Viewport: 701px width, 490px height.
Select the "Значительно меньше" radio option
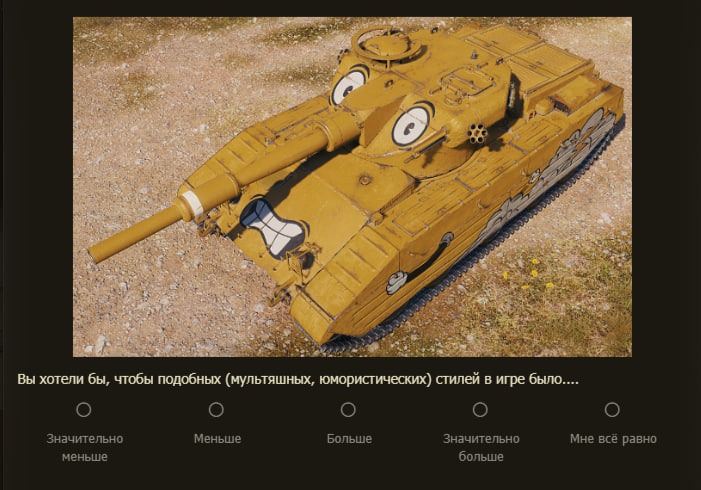tap(84, 409)
